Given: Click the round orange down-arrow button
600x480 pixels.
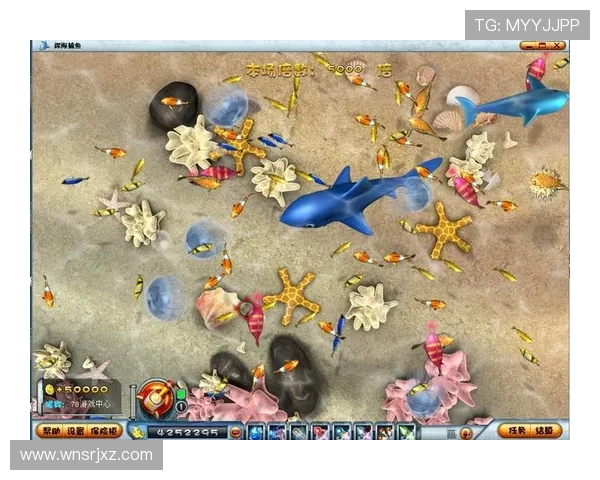Looking at the screenshot, I should point(465,432).
